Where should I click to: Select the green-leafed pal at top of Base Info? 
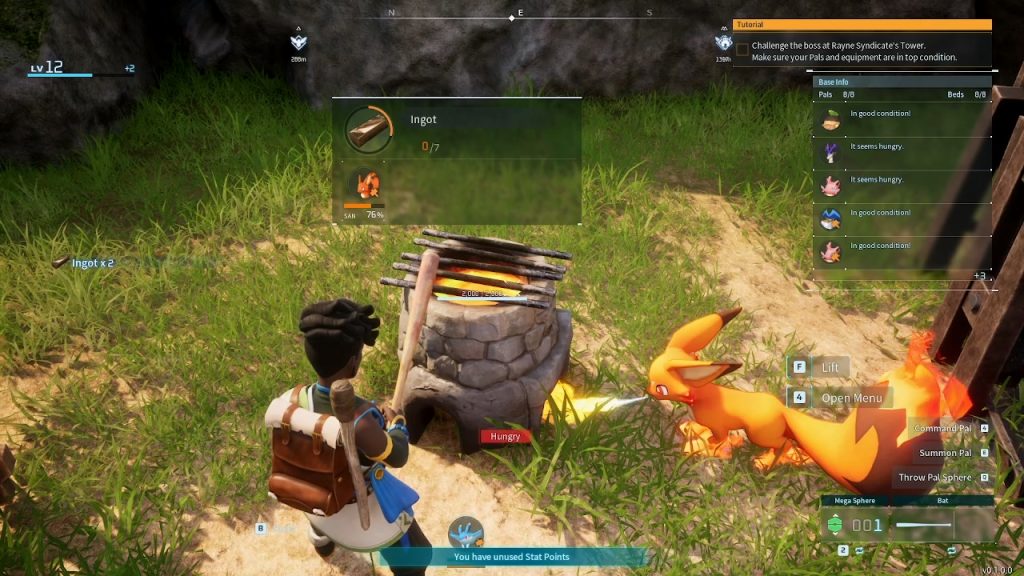pos(830,120)
